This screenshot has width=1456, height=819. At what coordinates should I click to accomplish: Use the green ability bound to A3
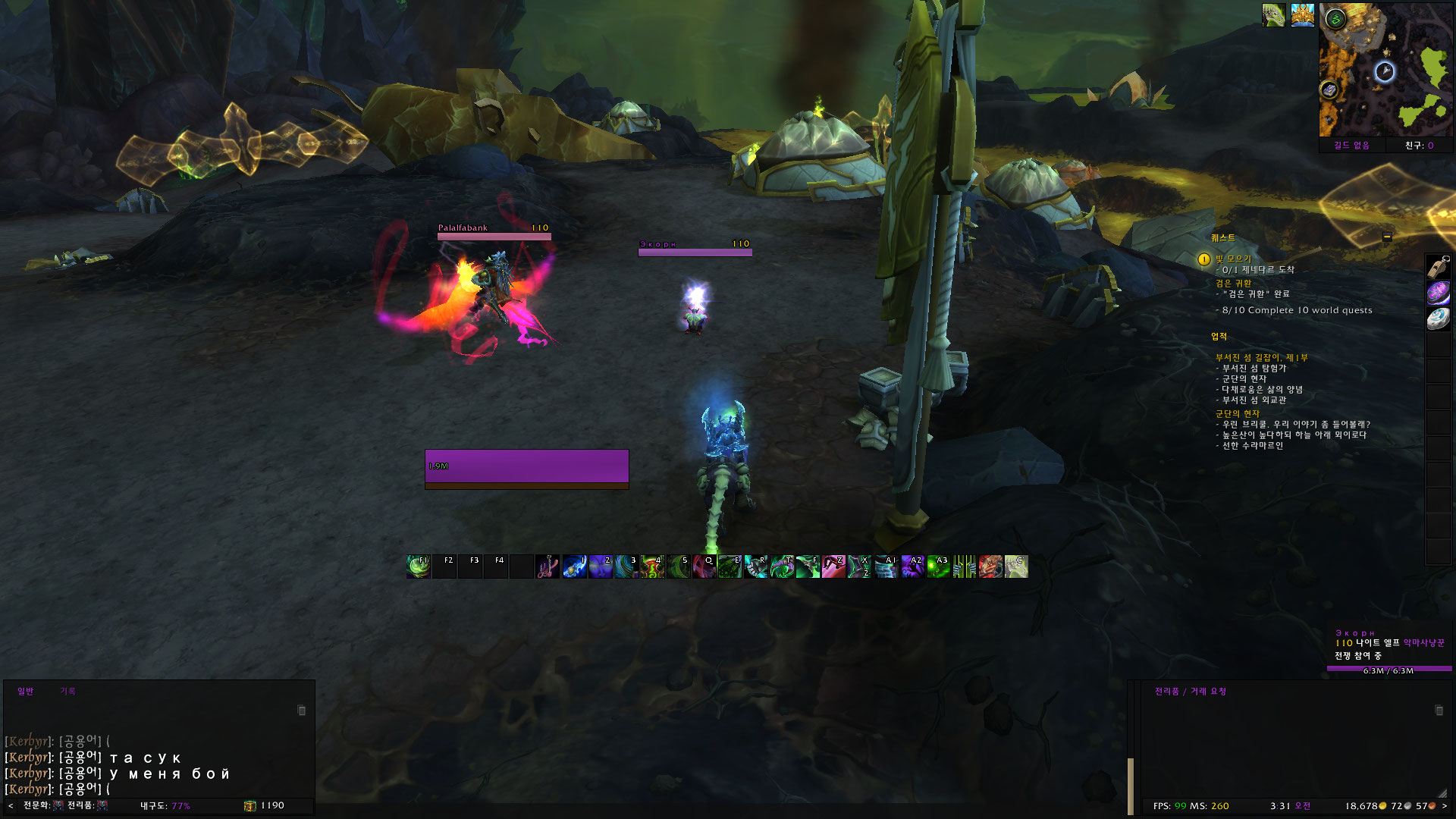coord(938,566)
